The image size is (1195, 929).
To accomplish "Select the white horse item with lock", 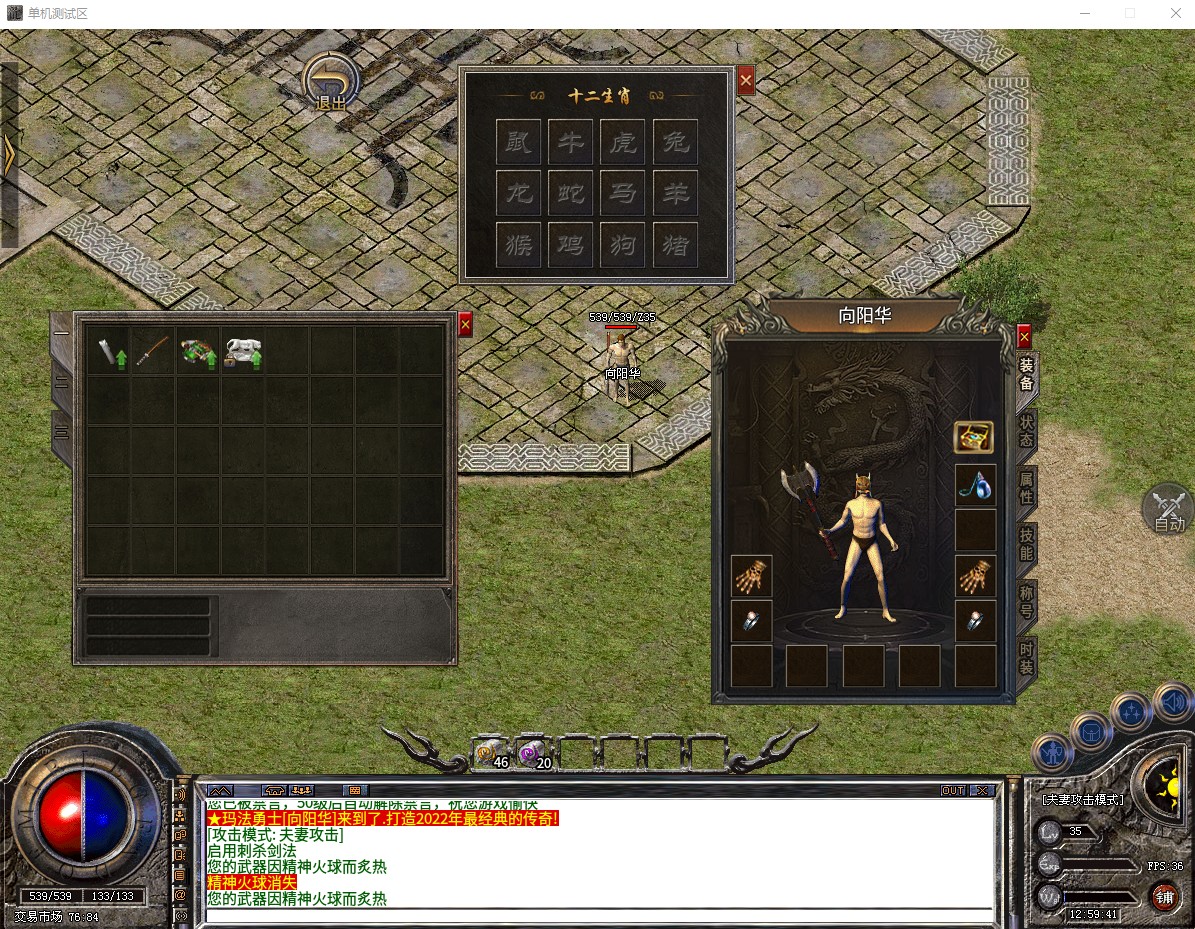I will (243, 351).
